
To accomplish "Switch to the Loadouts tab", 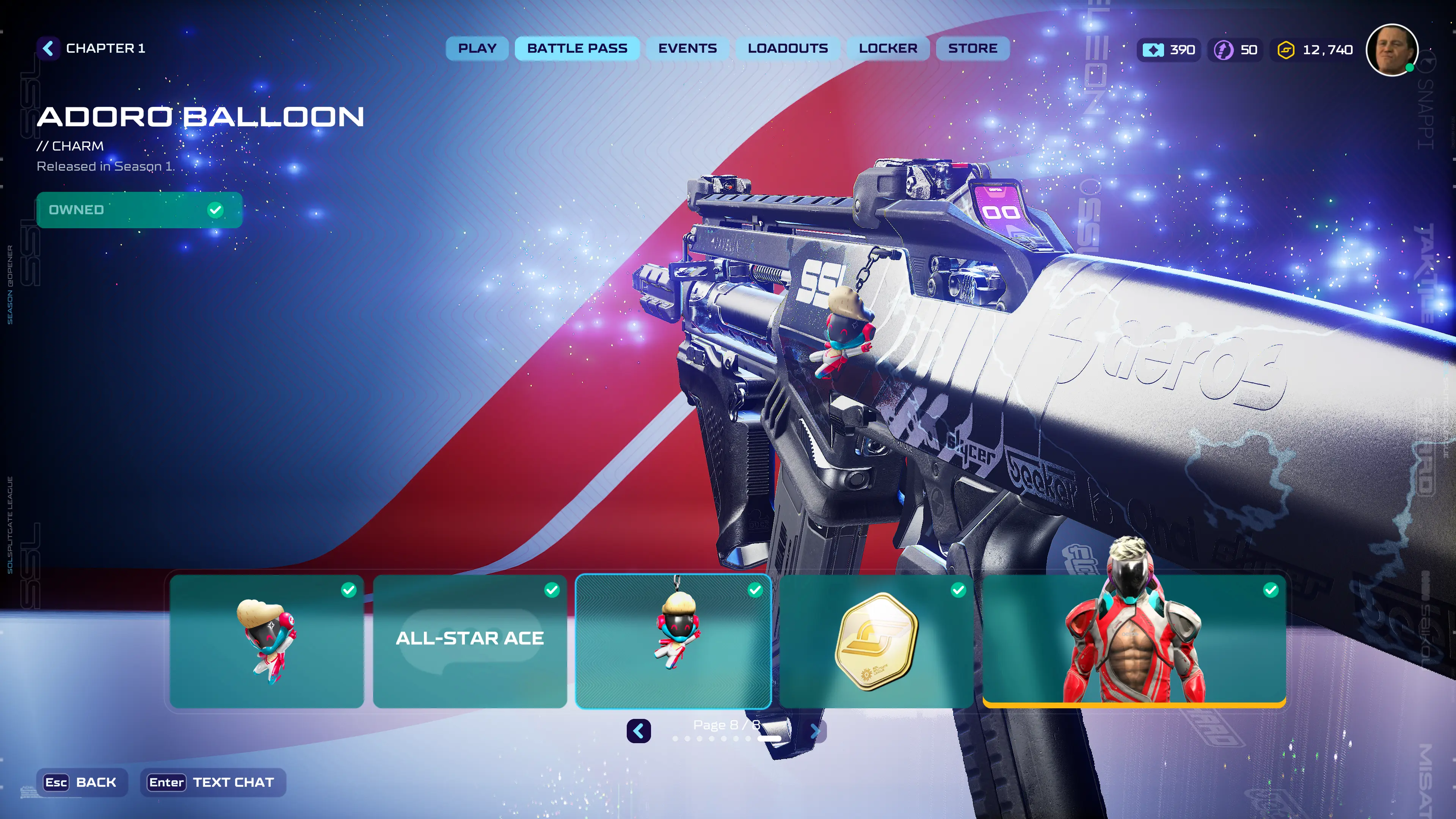I will (788, 49).
